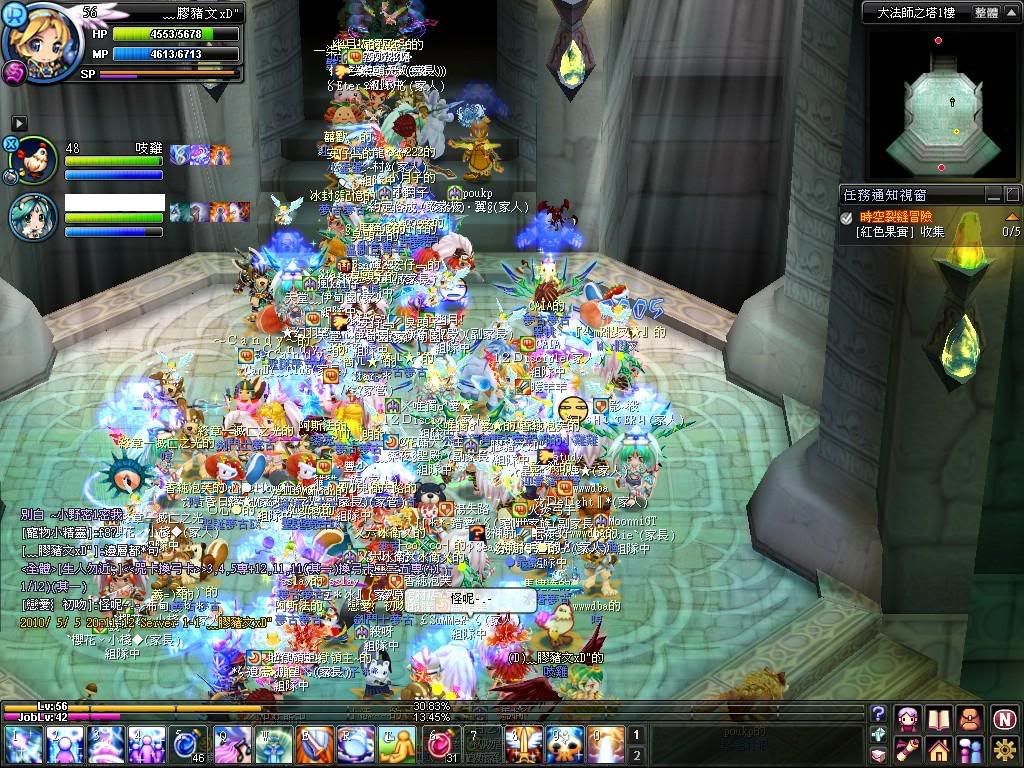Viewport: 1024px width, 768px height.
Task: Open the backpack inventory
Action: click(x=969, y=717)
